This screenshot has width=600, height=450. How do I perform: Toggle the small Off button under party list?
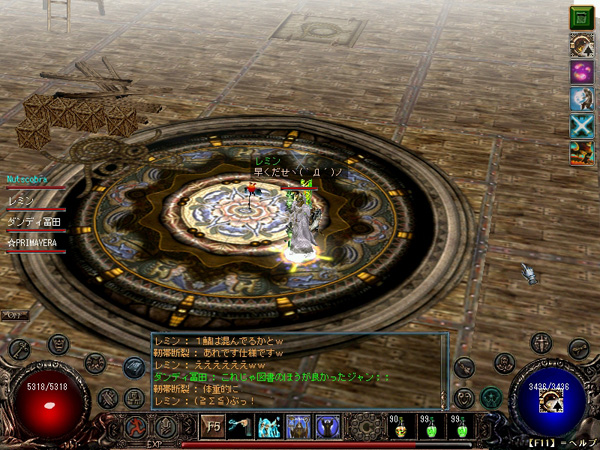click(x=15, y=315)
